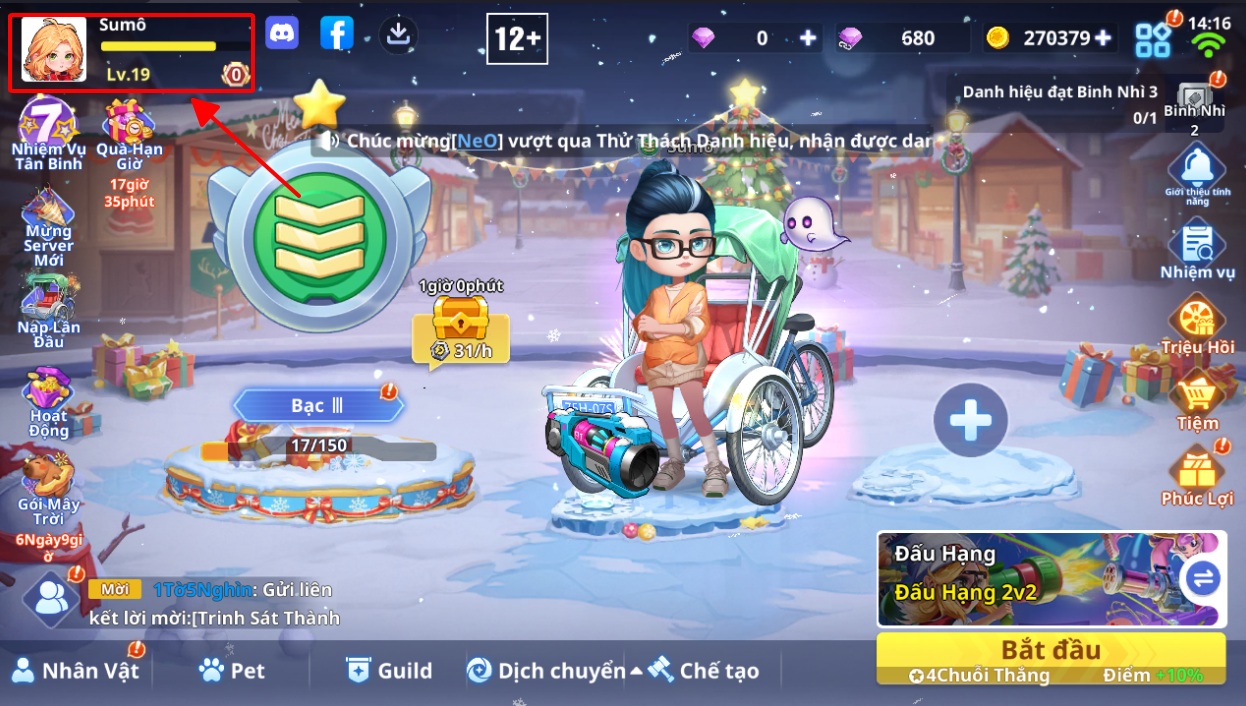Open the Discord link icon
1246x706 pixels.
282,35
